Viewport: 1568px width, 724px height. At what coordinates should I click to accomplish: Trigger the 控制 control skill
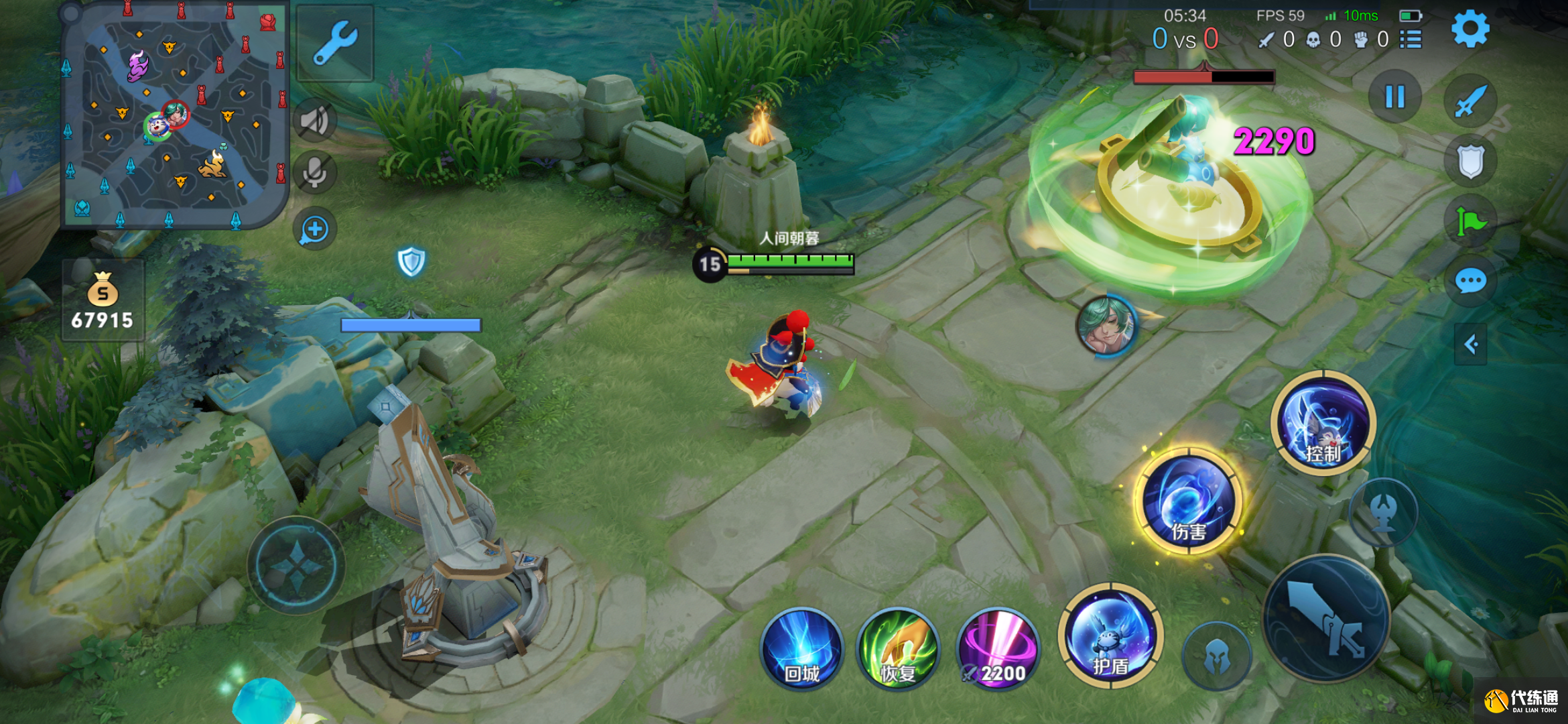tap(1323, 423)
